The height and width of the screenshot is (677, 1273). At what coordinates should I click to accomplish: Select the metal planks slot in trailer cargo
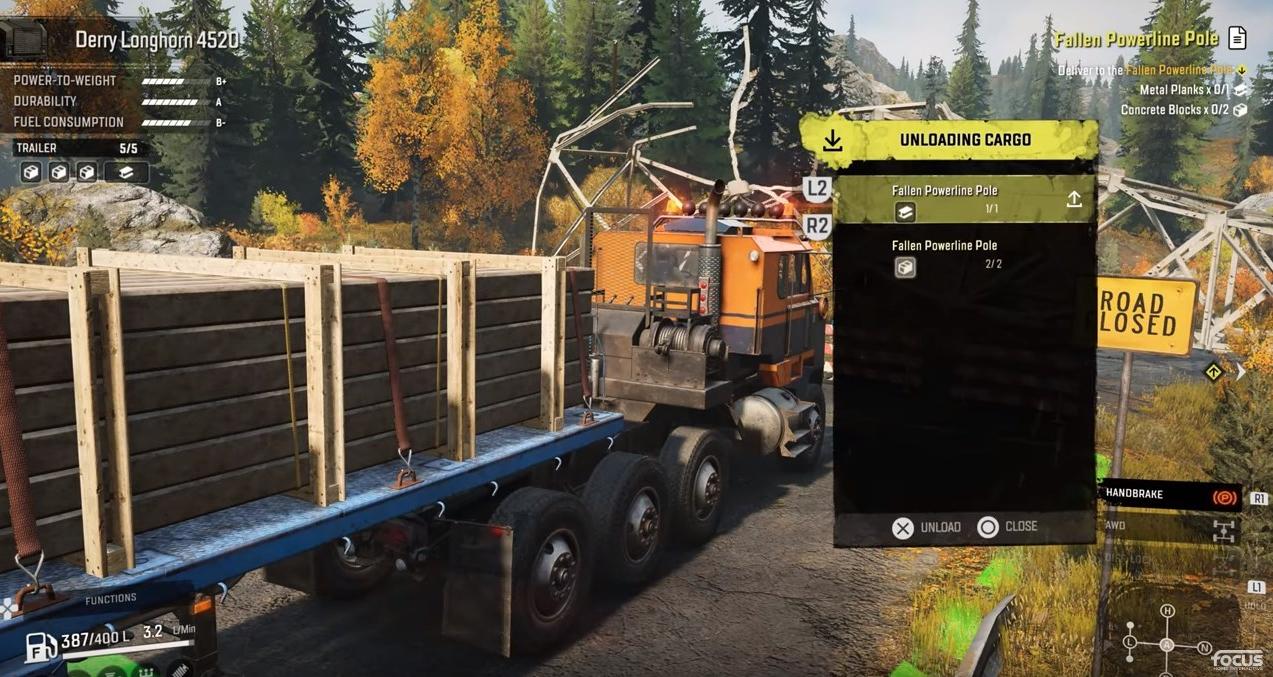coord(126,172)
